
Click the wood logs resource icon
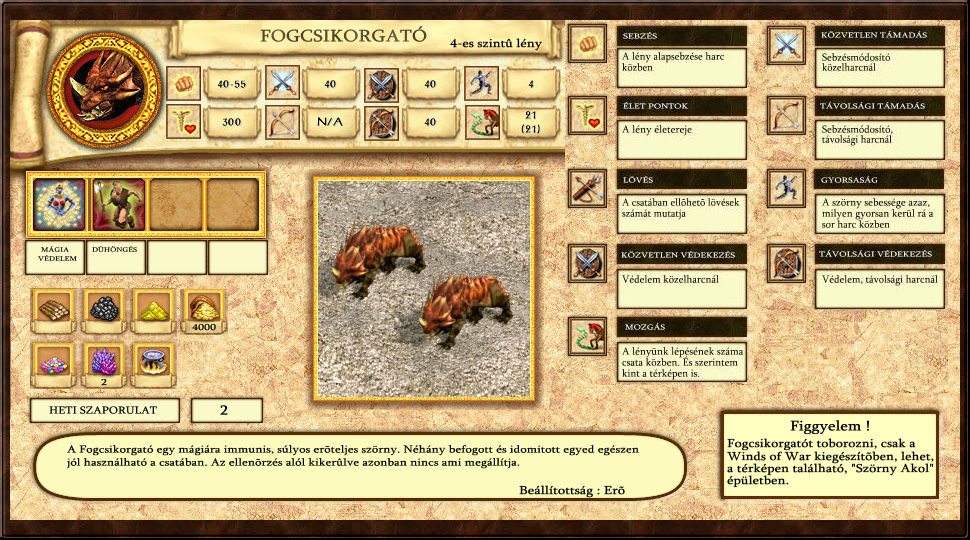point(52,310)
